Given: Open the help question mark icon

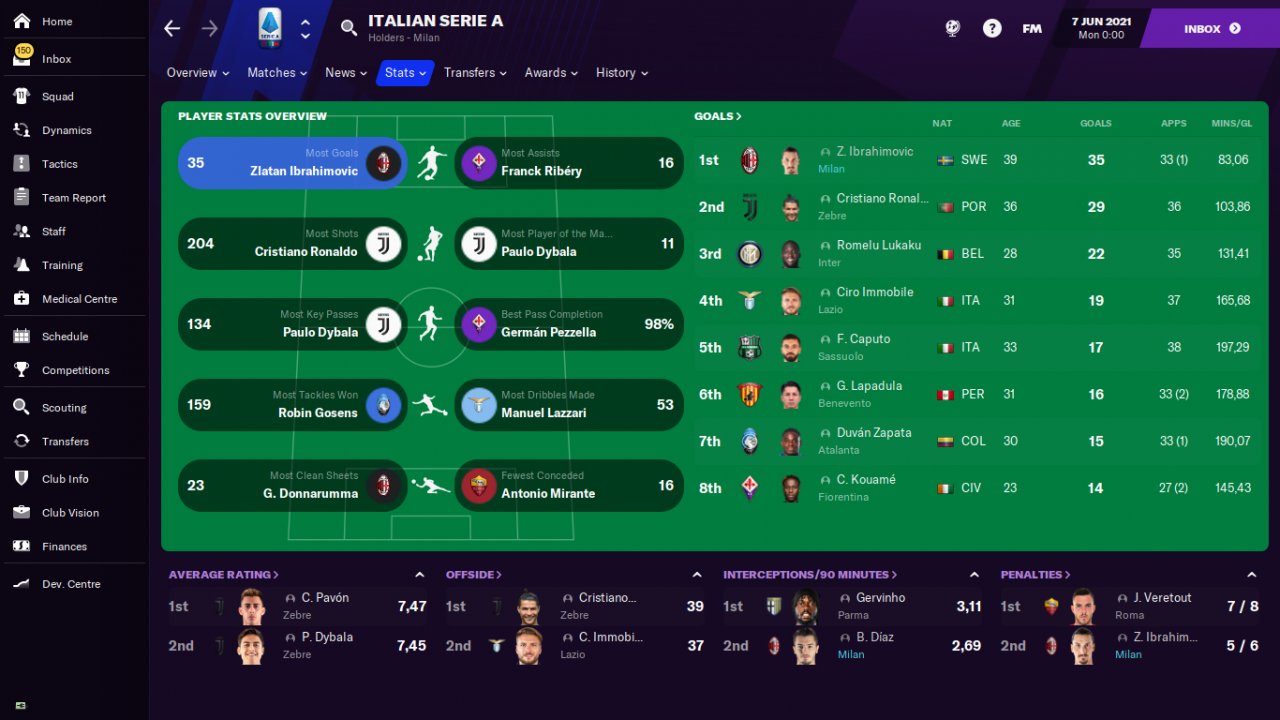Looking at the screenshot, I should [x=992, y=29].
